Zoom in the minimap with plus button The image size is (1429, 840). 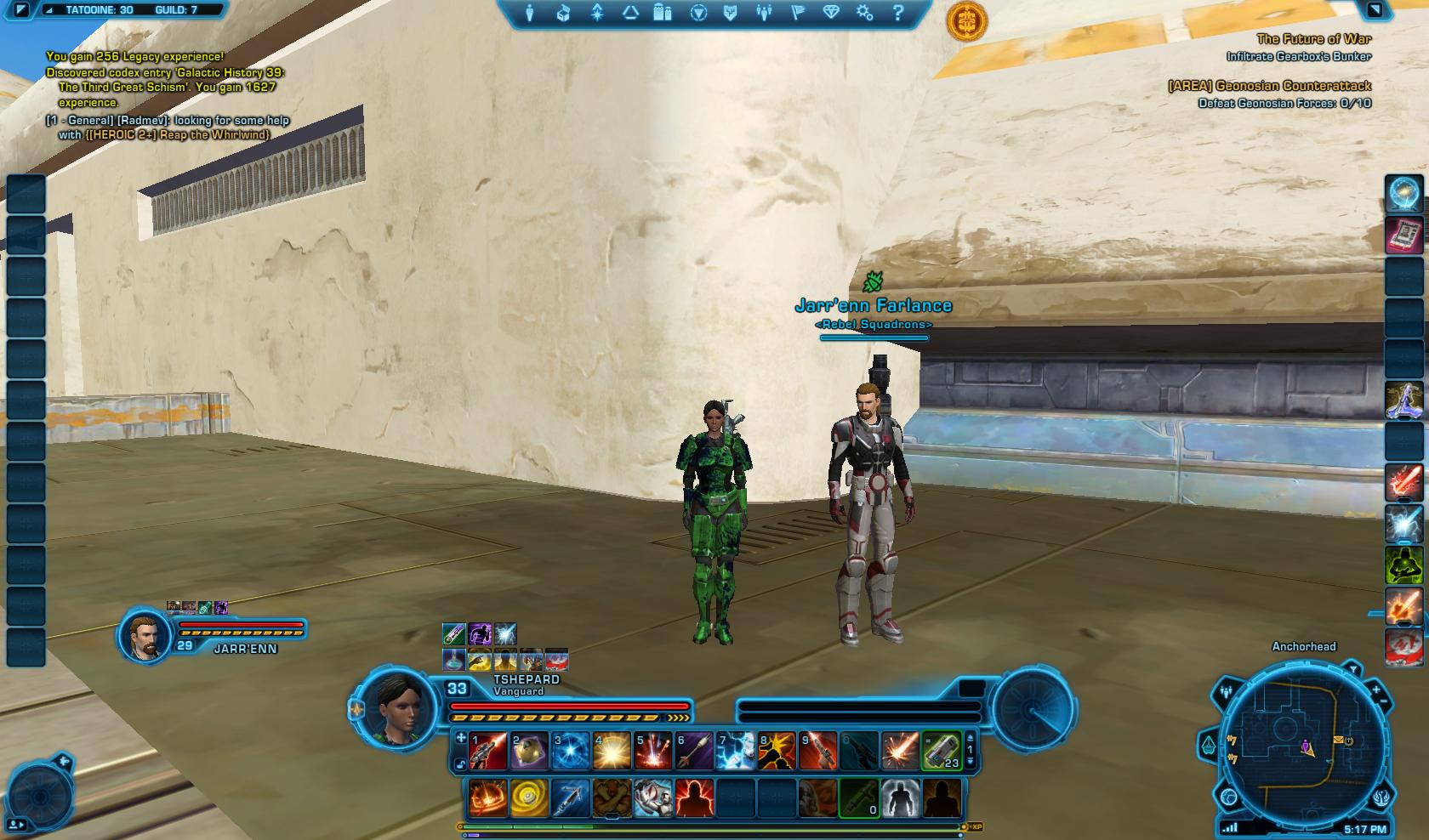(1378, 689)
